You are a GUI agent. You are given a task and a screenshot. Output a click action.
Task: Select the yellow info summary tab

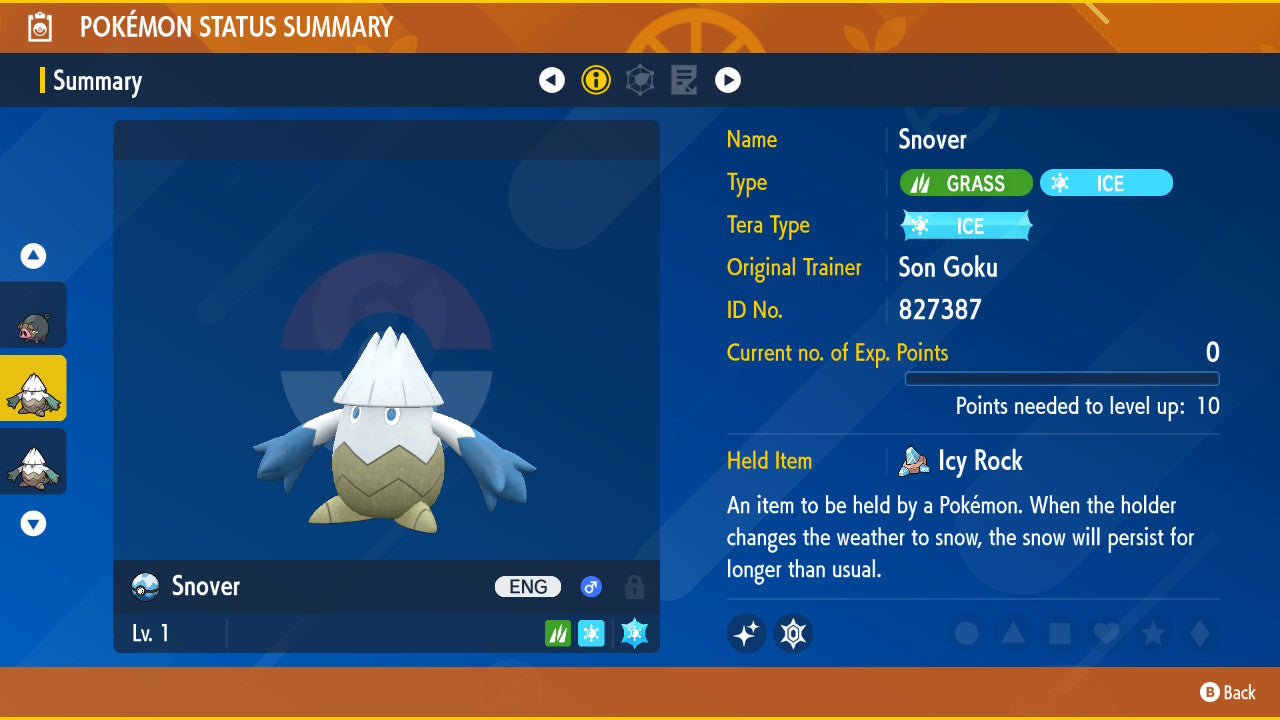coord(596,80)
